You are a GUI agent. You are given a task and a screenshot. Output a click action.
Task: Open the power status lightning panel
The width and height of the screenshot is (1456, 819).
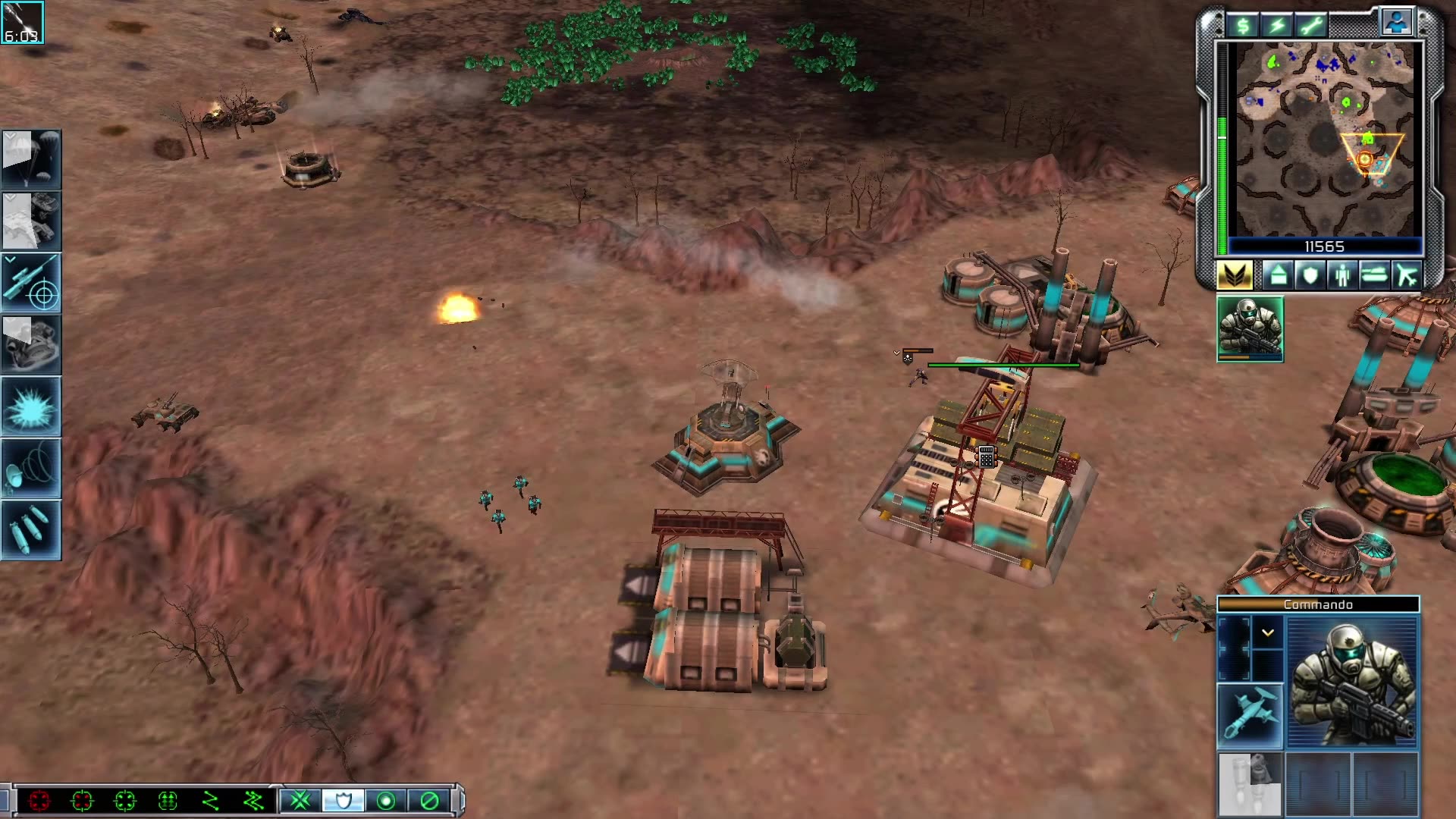coord(1276,24)
